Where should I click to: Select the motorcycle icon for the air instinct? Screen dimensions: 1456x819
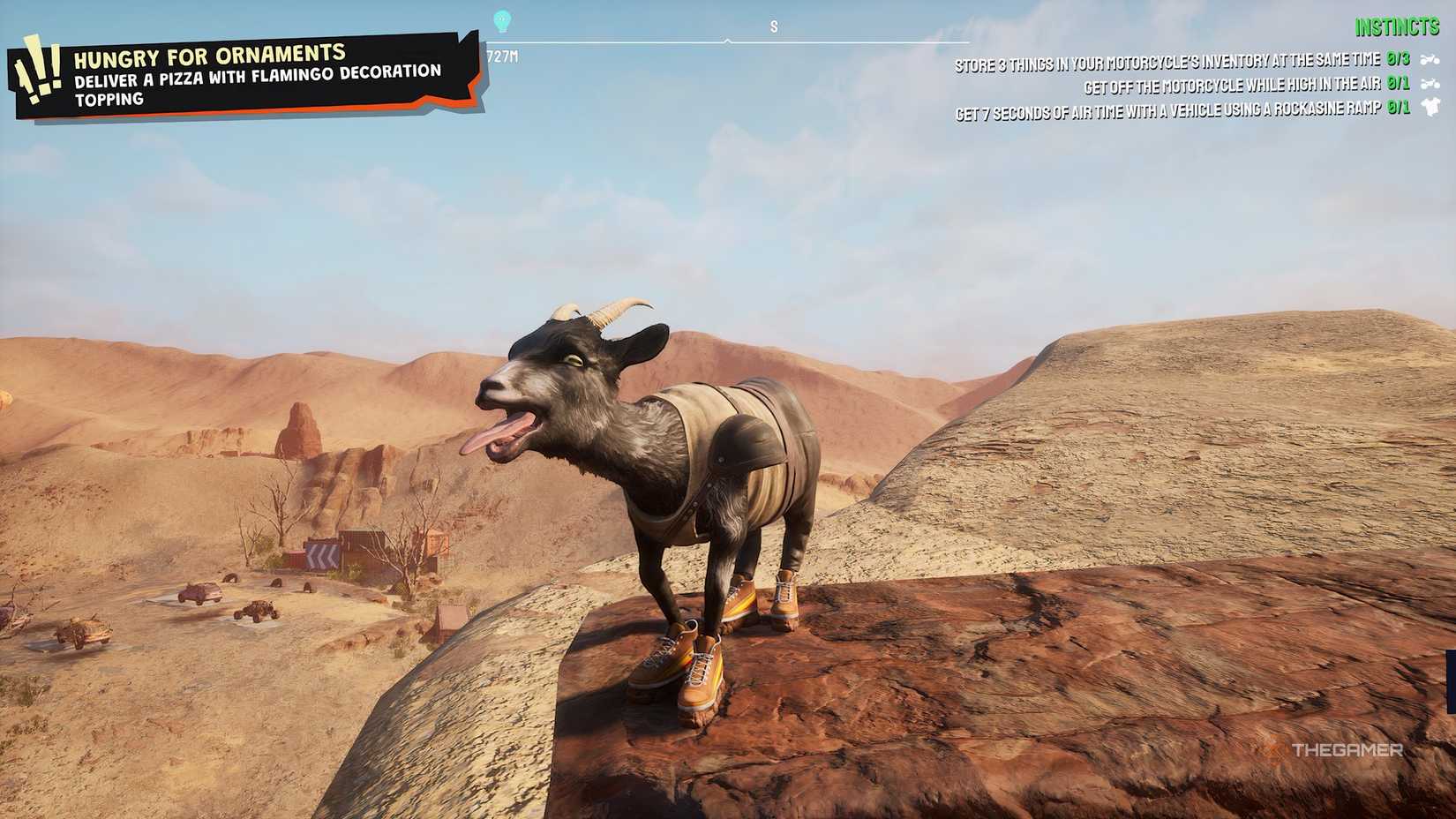click(x=1431, y=83)
